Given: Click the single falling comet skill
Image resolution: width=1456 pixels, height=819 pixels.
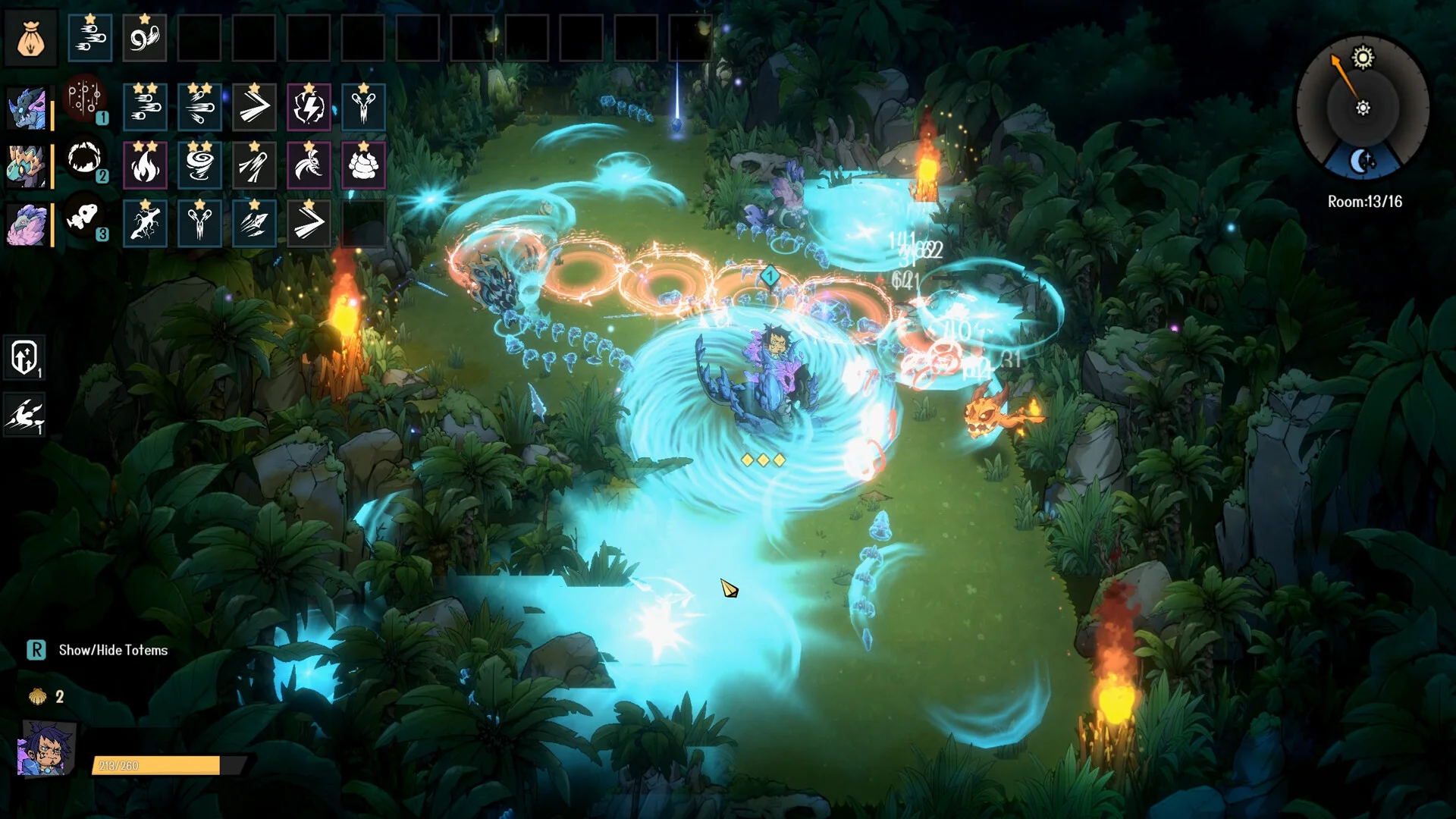Looking at the screenshot, I should 254,165.
